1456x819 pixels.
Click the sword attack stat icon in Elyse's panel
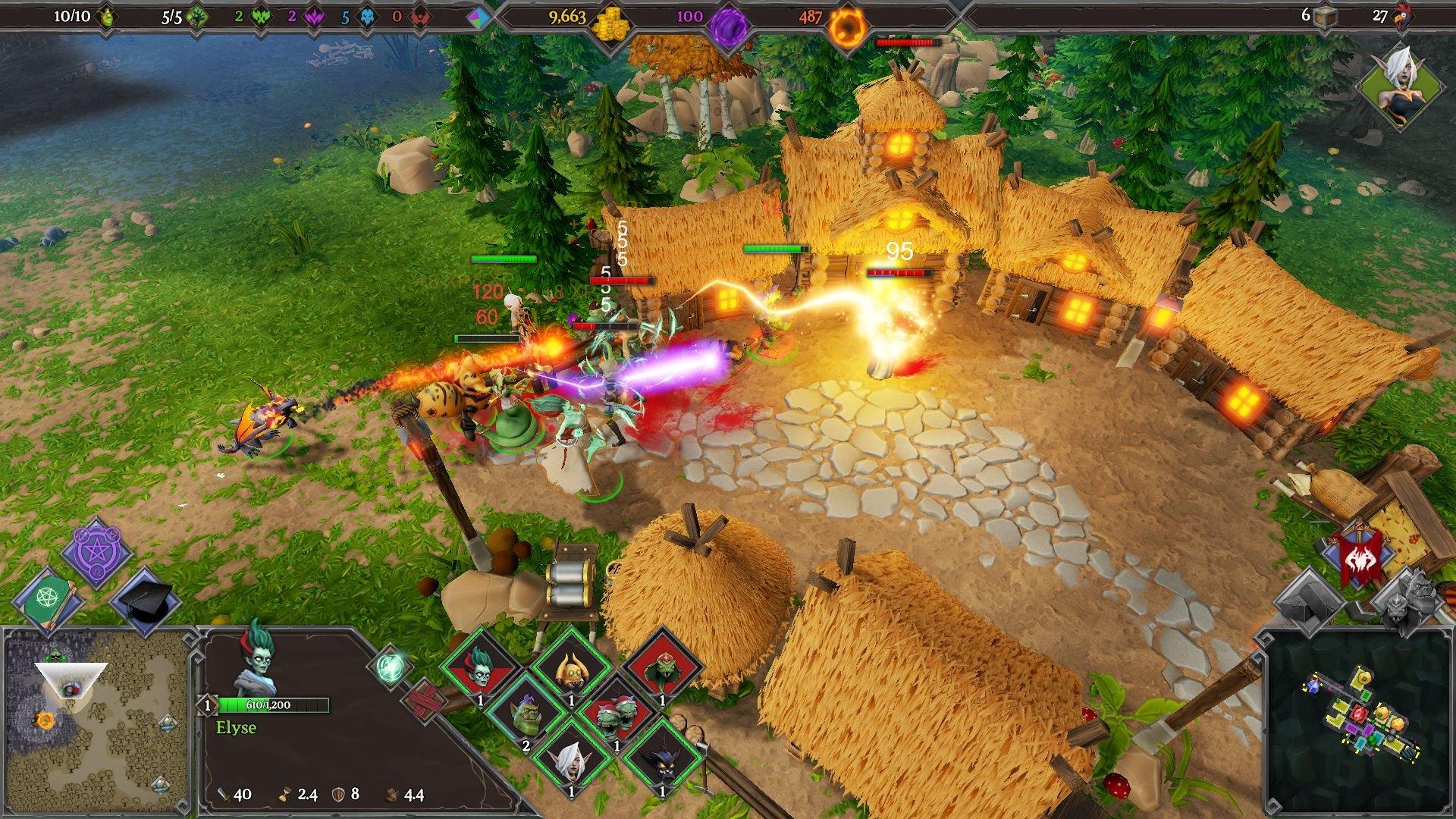click(x=225, y=792)
